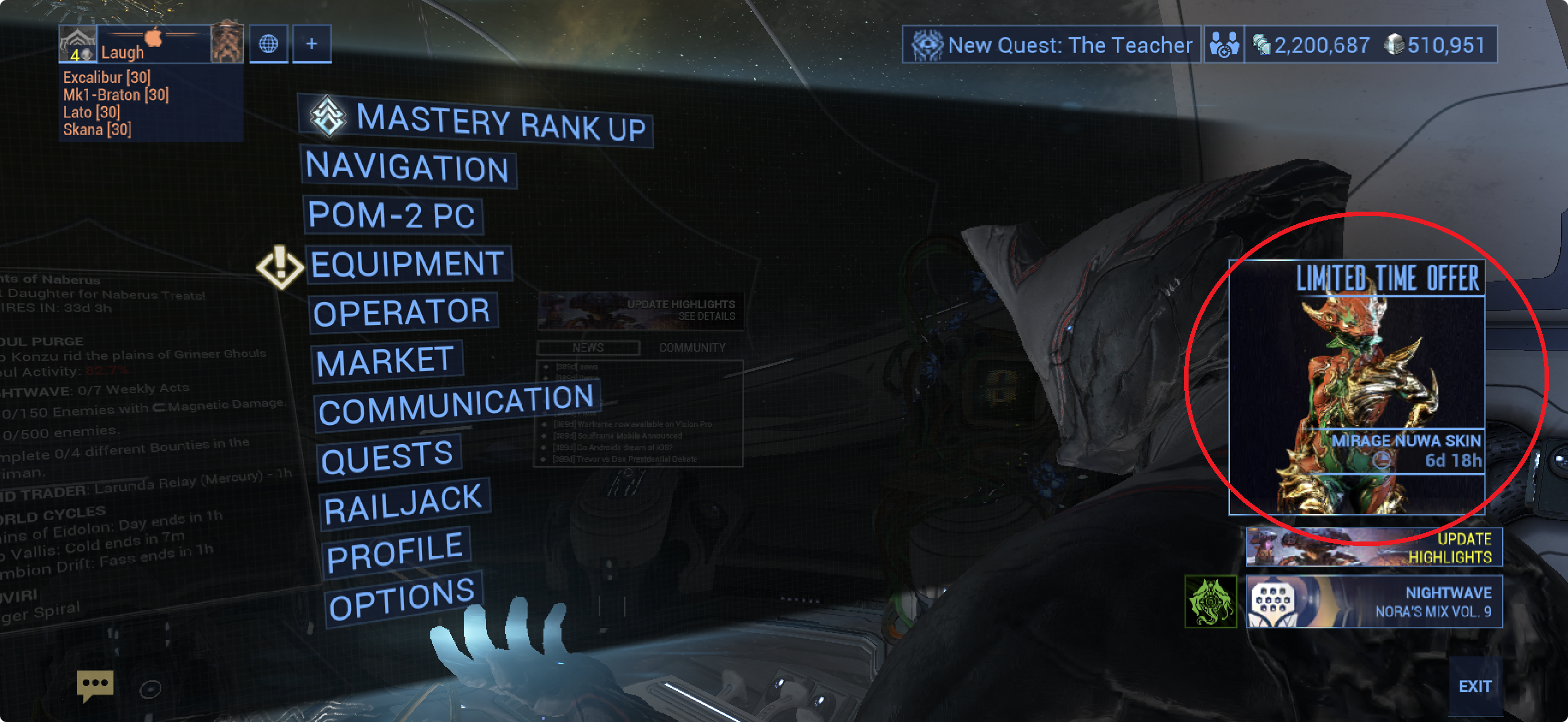
Task: Open the New Quest: The Teacher notification
Action: (1051, 45)
